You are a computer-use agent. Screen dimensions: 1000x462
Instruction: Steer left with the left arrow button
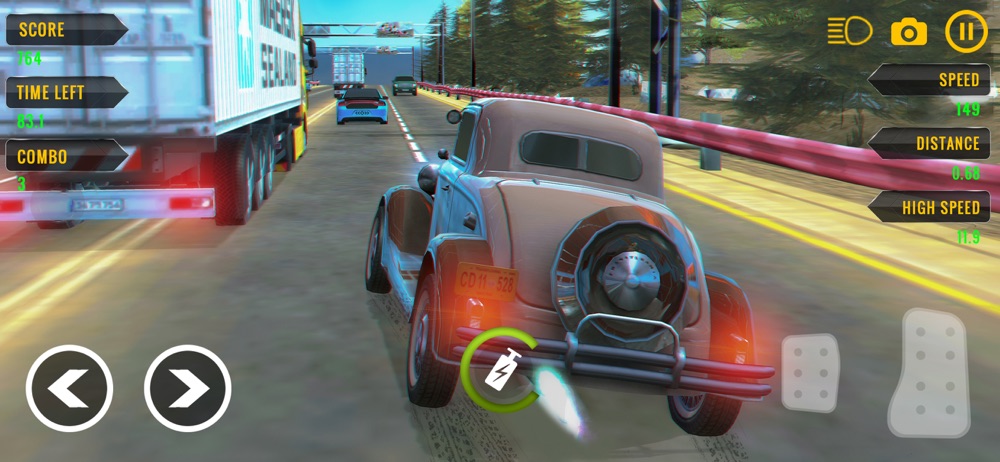[69, 388]
